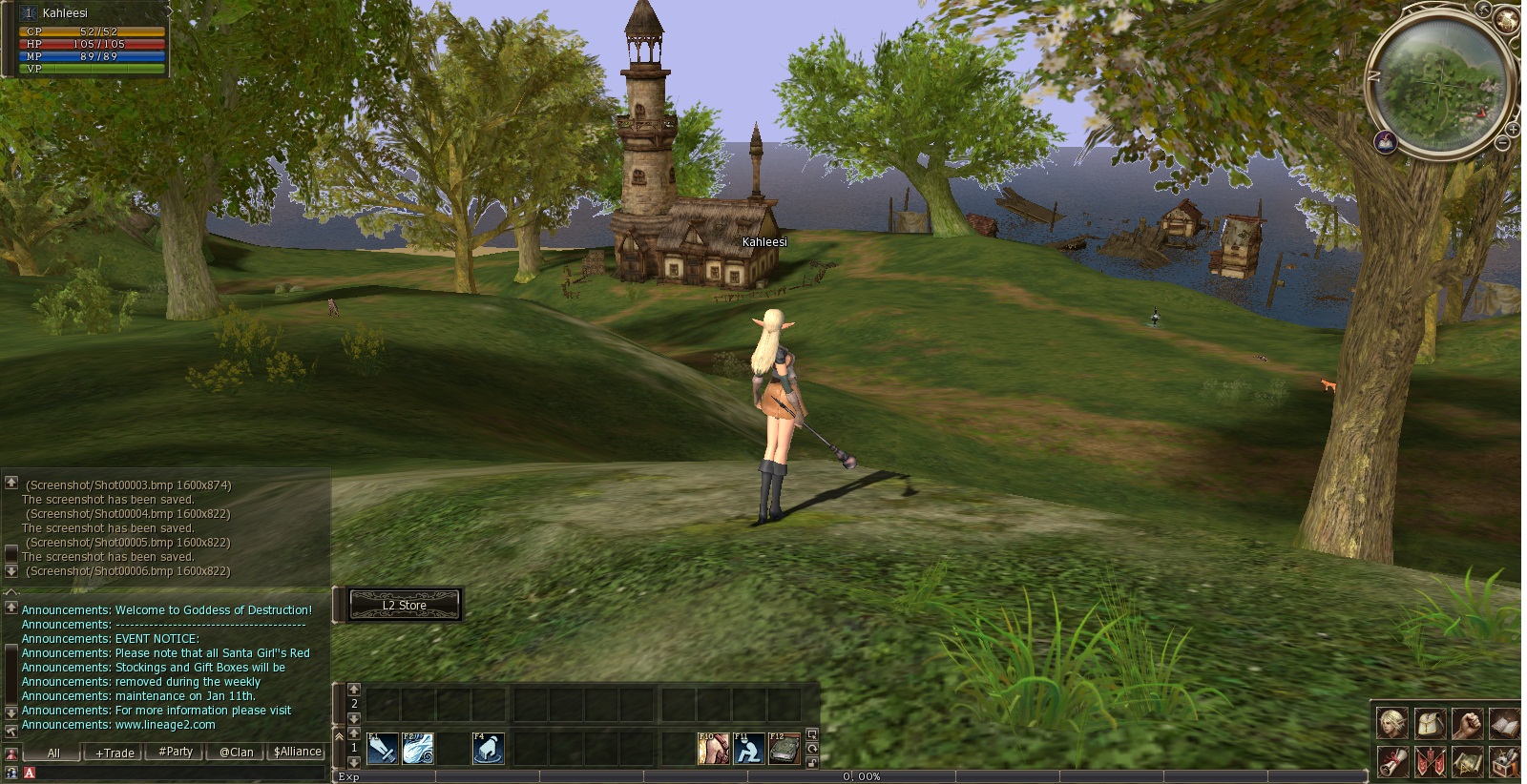Switch to the $Alliance chat tab
The image size is (1527, 784).
tap(297, 752)
